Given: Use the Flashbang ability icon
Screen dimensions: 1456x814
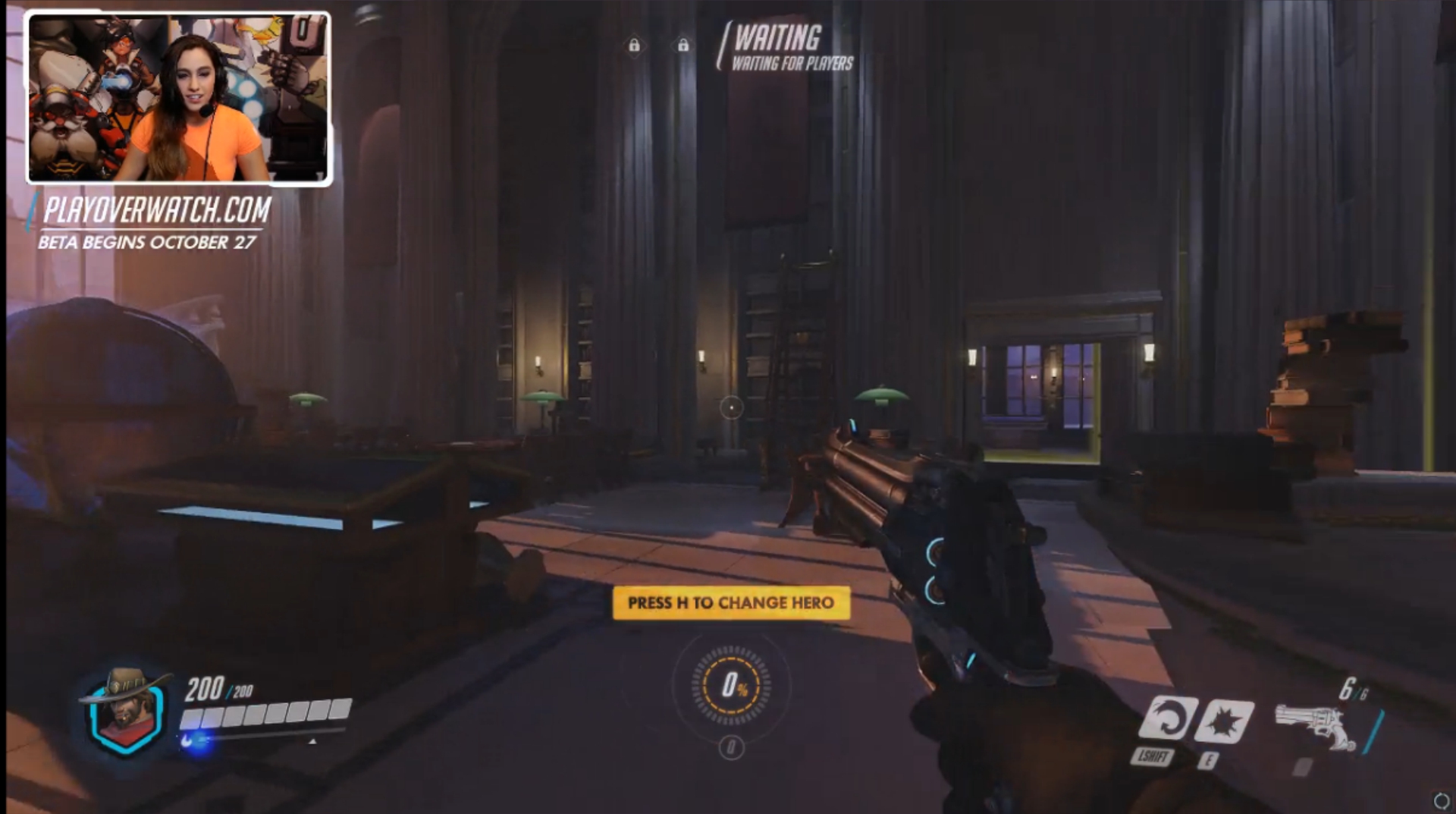Looking at the screenshot, I should 1224,720.
